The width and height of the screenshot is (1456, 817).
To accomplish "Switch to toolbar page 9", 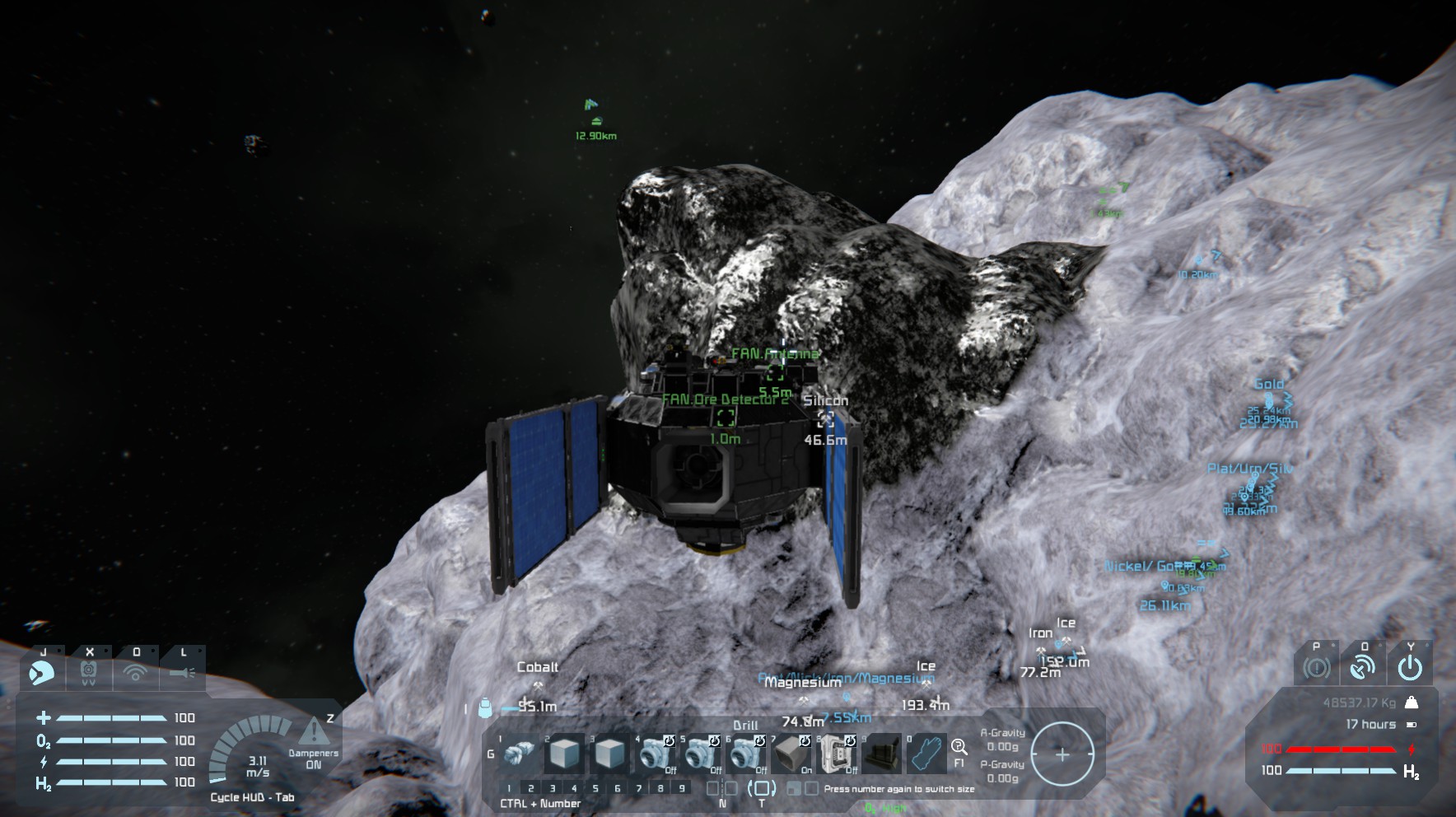I will click(681, 788).
